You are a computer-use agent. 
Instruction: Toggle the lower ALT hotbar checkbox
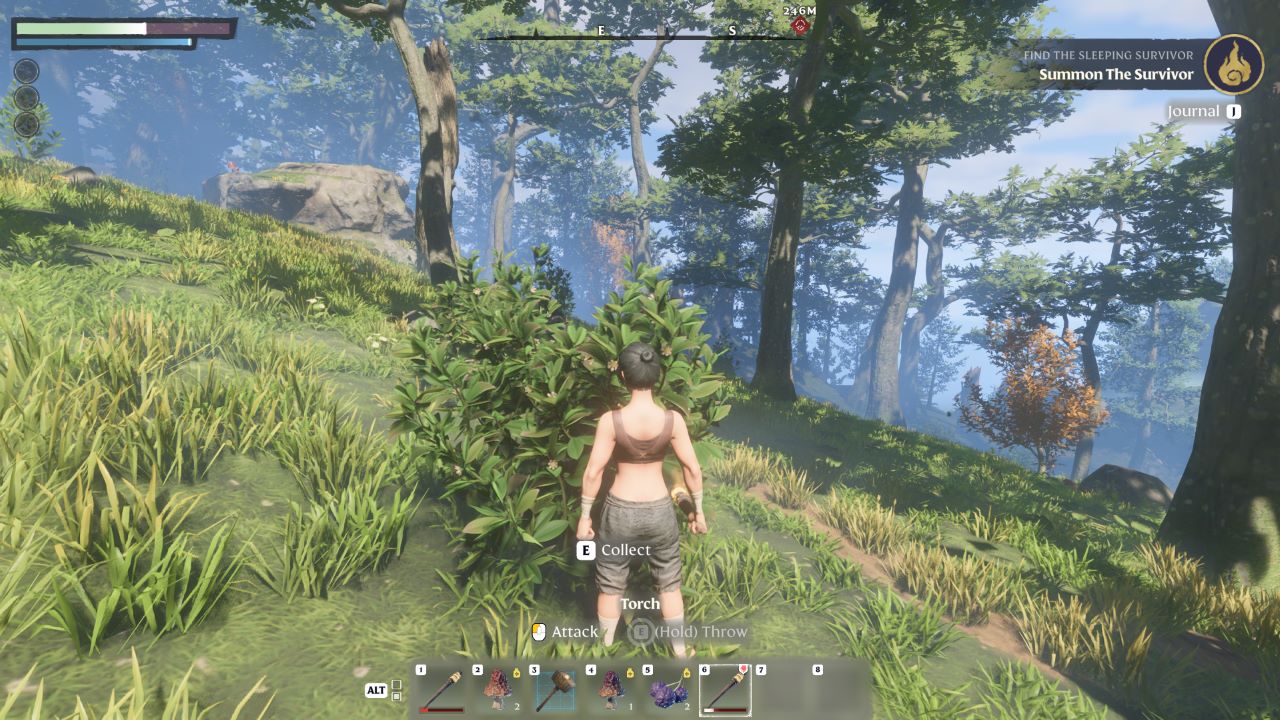pyautogui.click(x=396, y=697)
